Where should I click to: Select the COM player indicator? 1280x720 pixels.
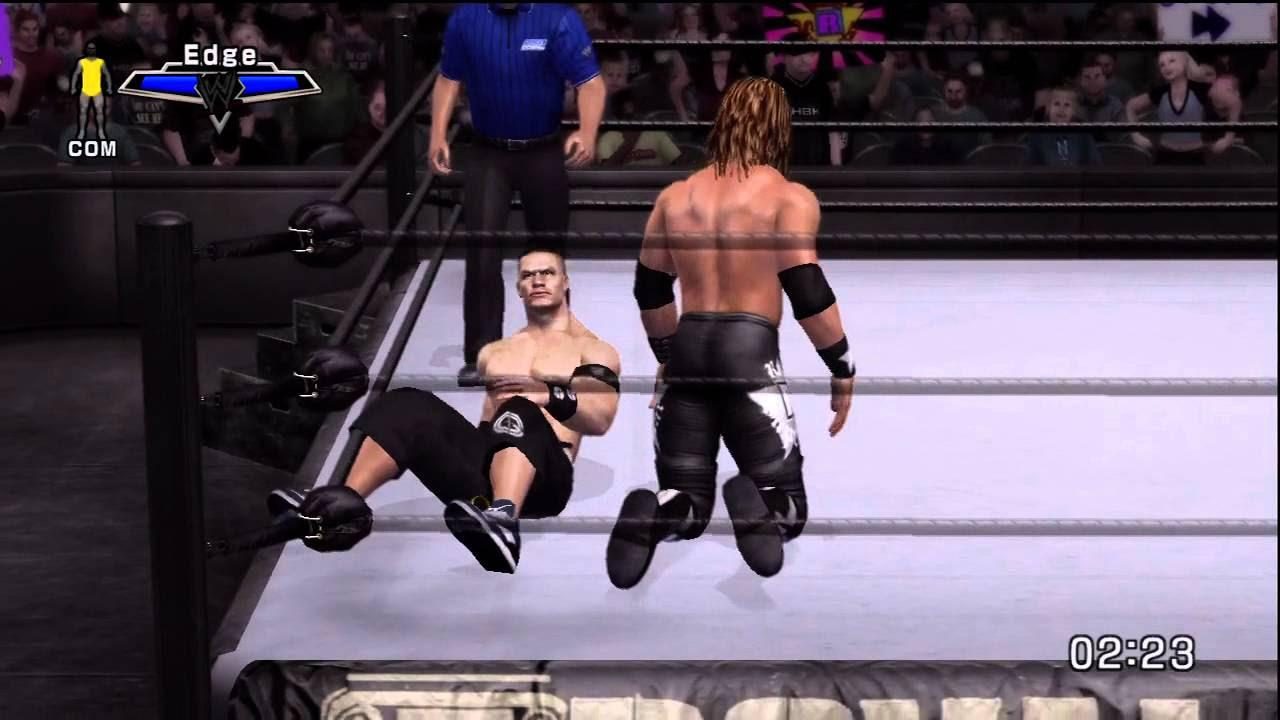pos(92,150)
